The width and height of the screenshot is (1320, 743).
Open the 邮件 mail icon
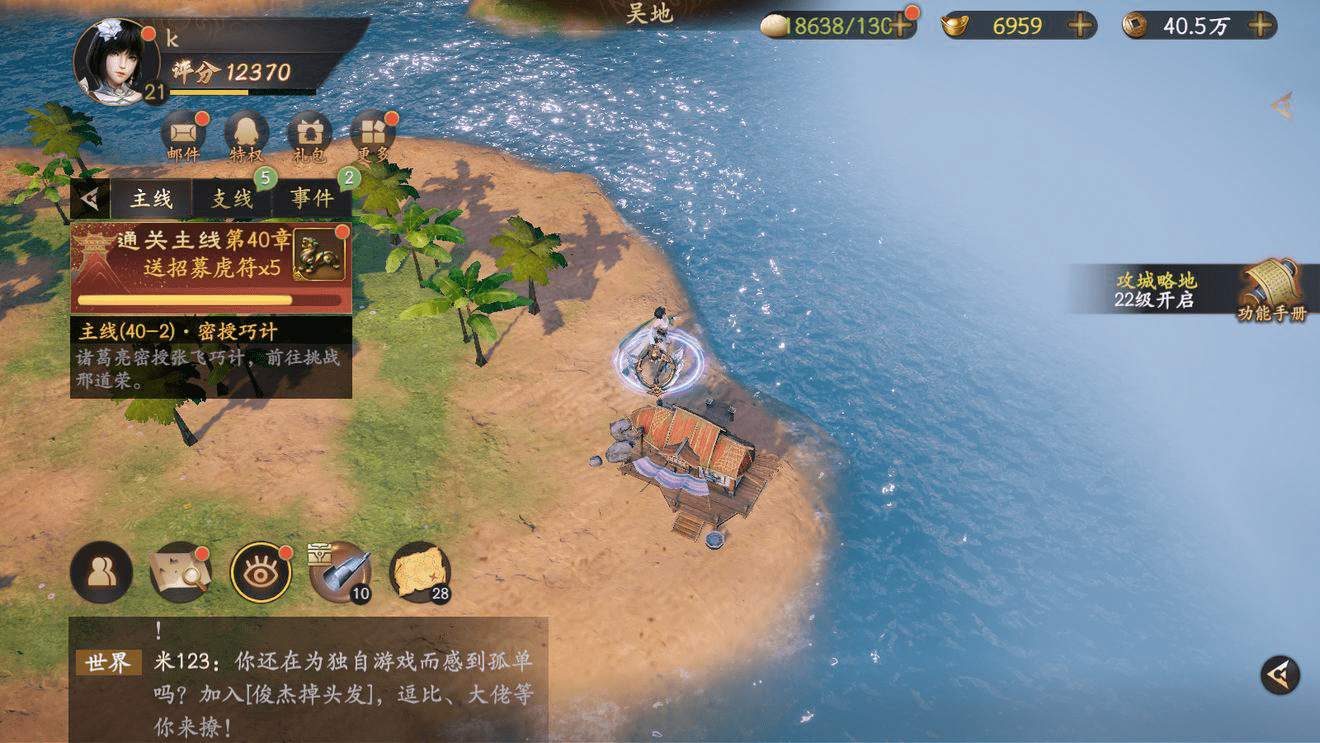(184, 135)
